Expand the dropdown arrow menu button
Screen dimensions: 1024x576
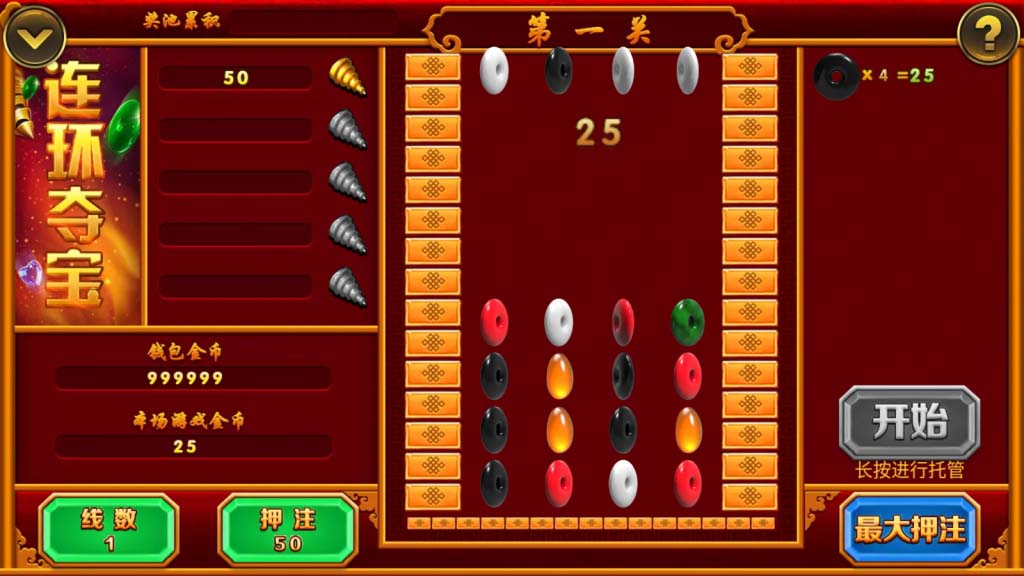pos(35,37)
